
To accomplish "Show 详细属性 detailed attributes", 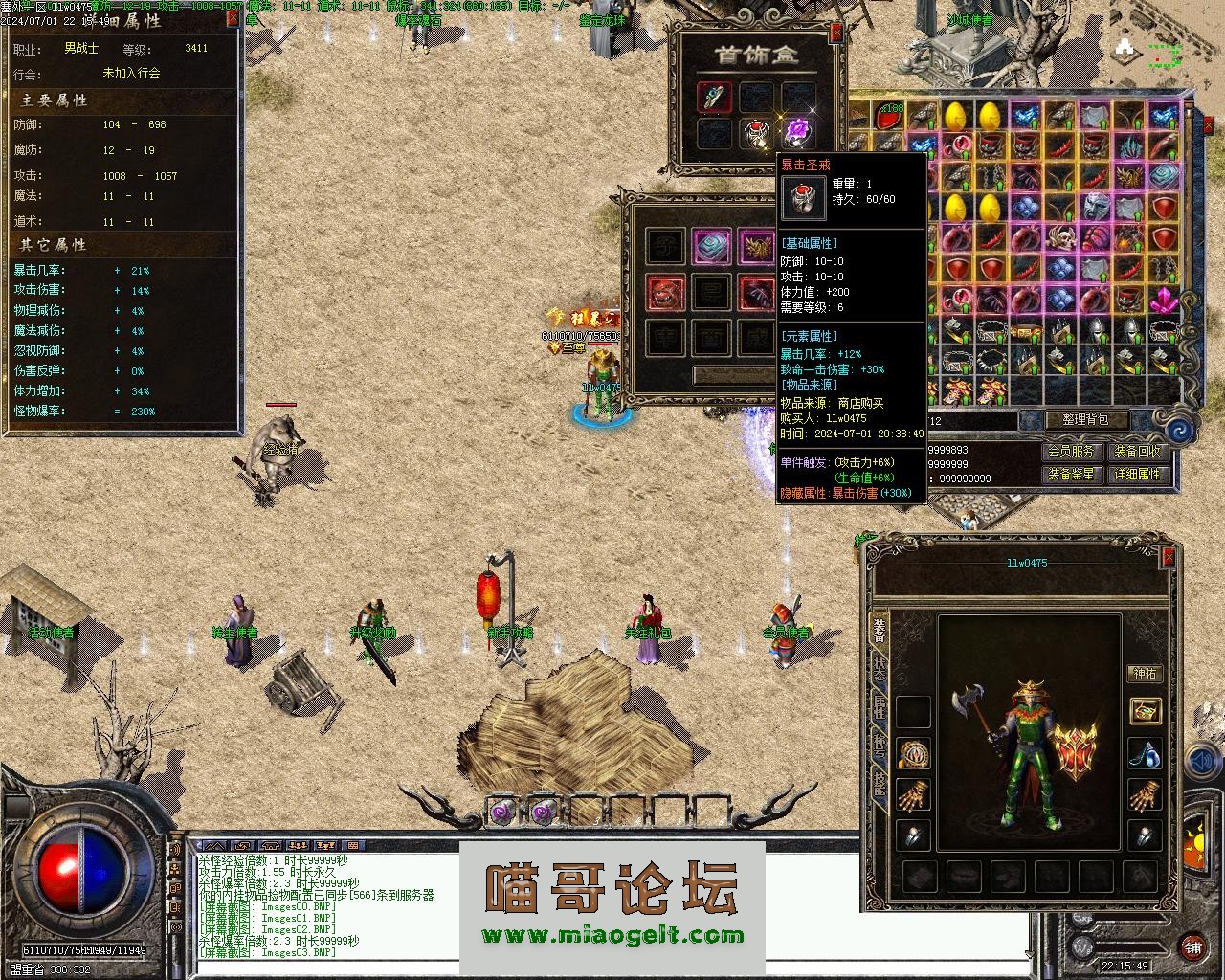I will pos(1137,474).
